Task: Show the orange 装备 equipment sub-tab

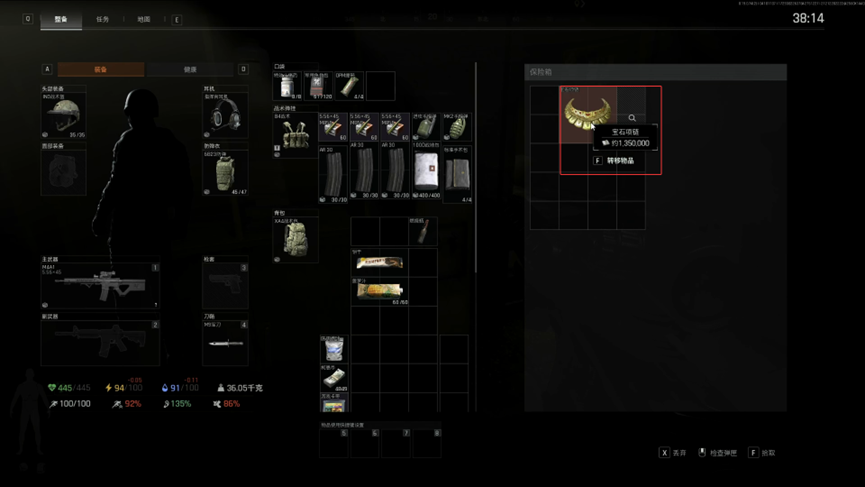Action: click(x=101, y=70)
